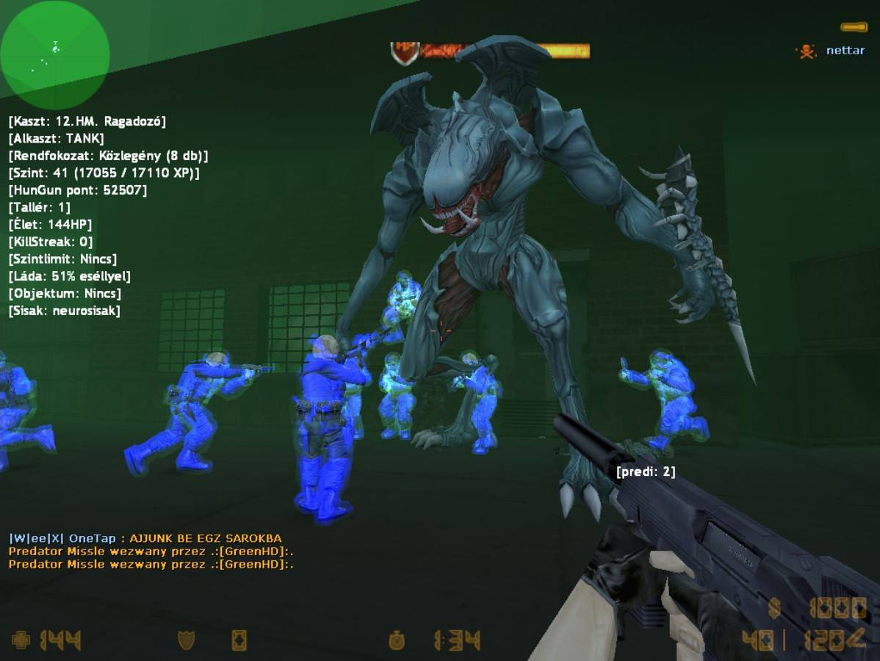Click the armor shield icon

(x=186, y=640)
